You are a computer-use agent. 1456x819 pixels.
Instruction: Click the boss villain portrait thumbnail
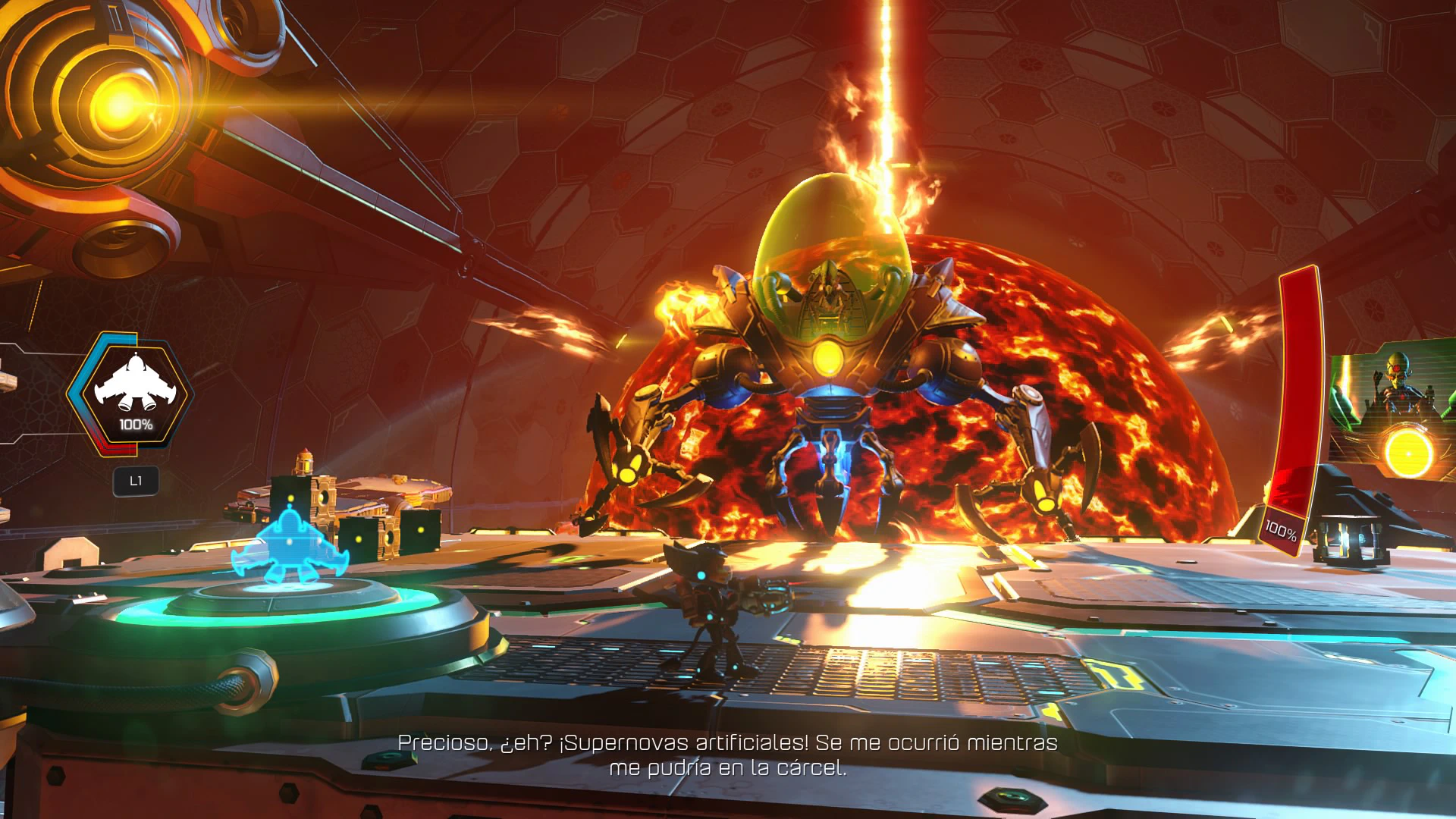[x=1394, y=413]
